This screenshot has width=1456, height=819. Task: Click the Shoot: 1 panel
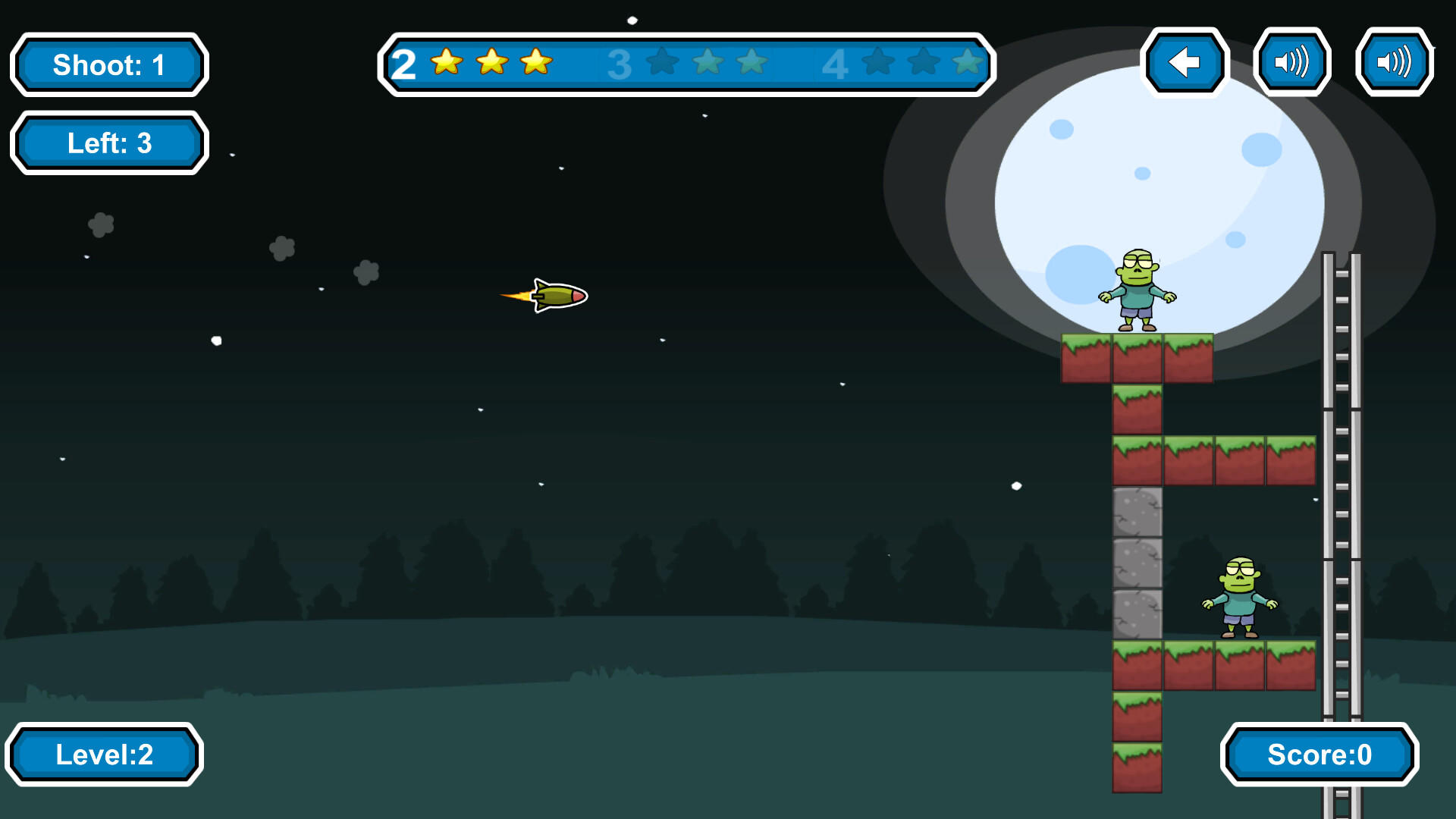click(x=108, y=65)
